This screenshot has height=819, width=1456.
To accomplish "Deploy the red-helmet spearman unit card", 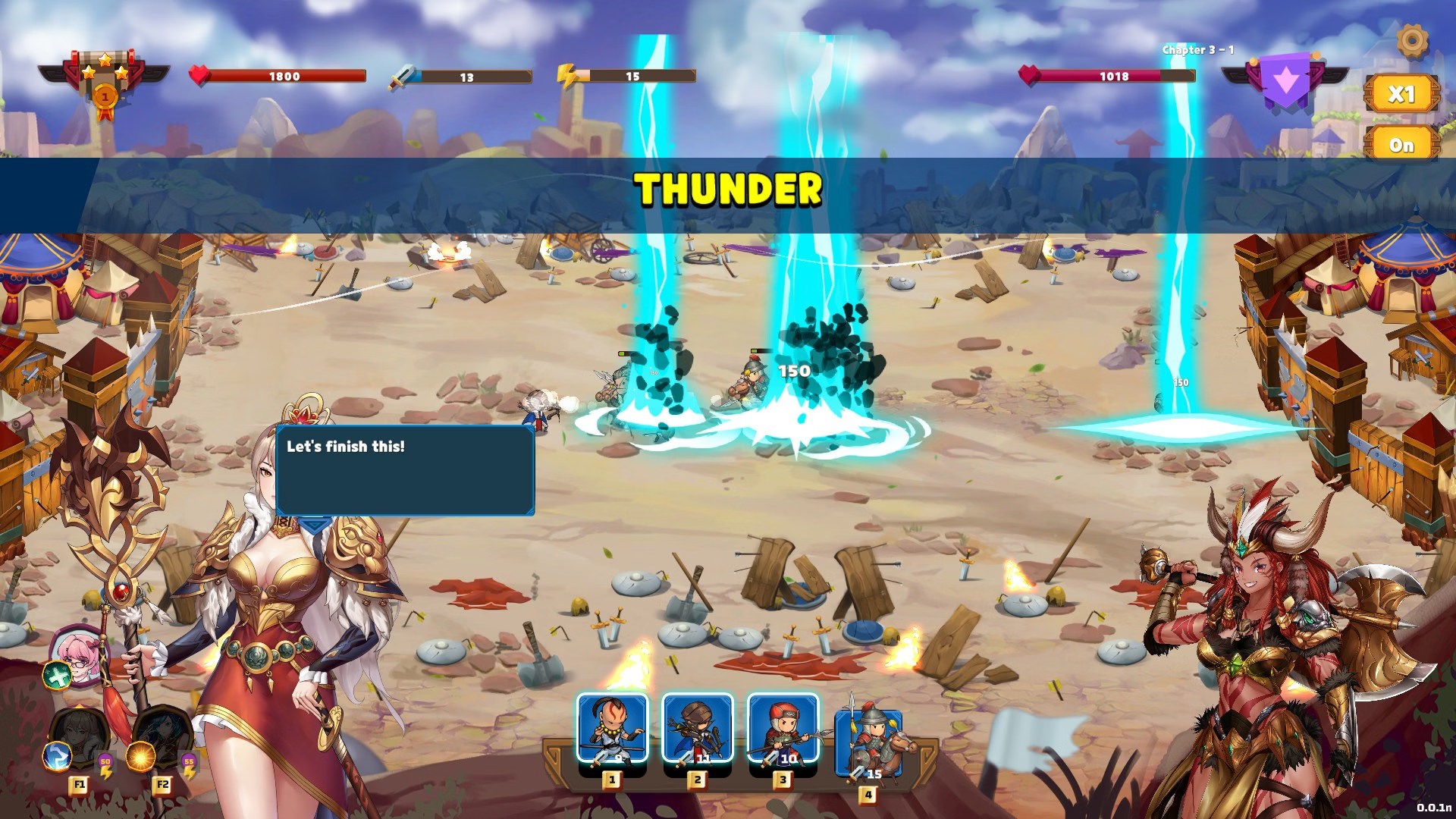I will [x=783, y=729].
